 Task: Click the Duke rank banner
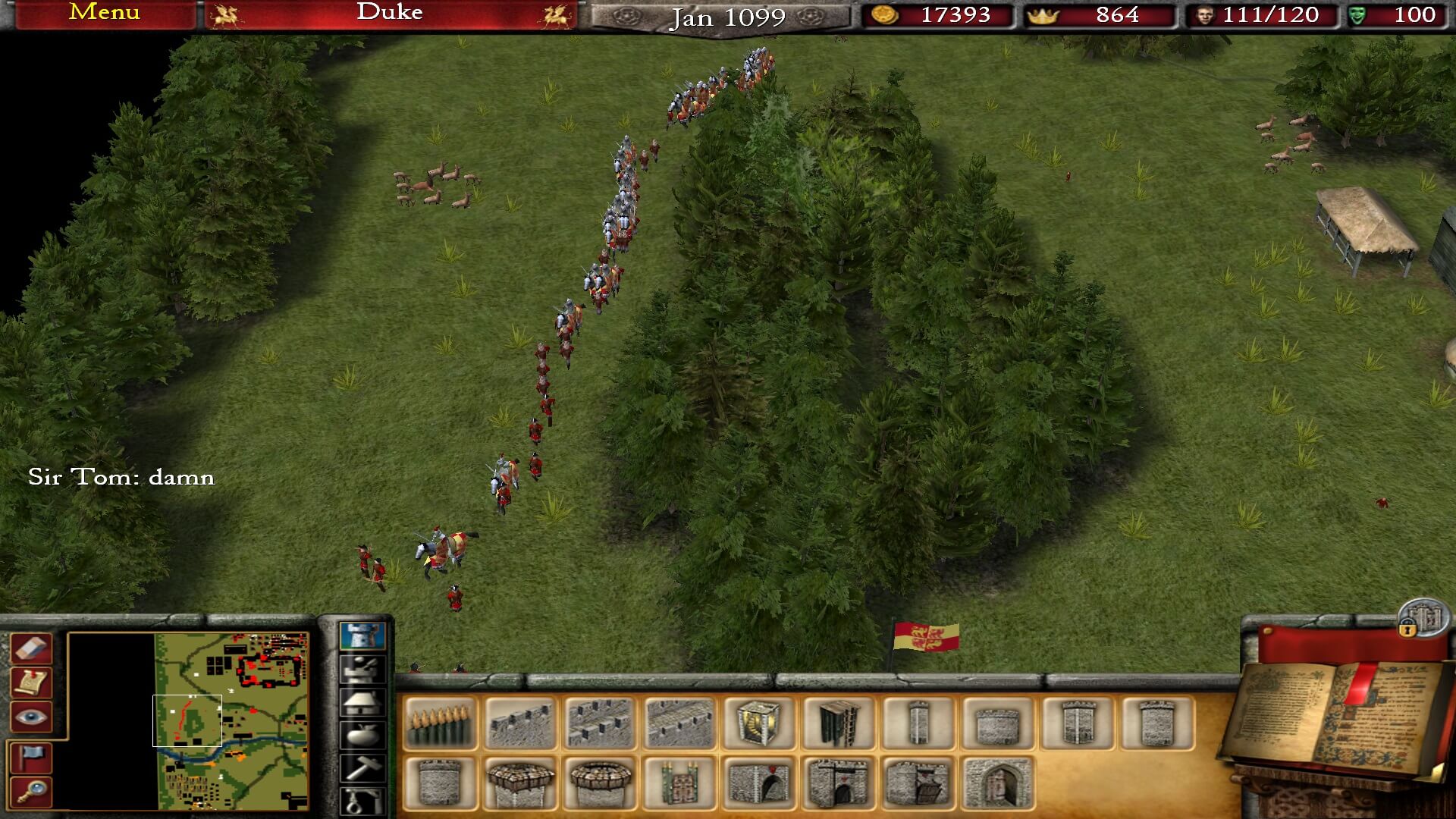390,13
